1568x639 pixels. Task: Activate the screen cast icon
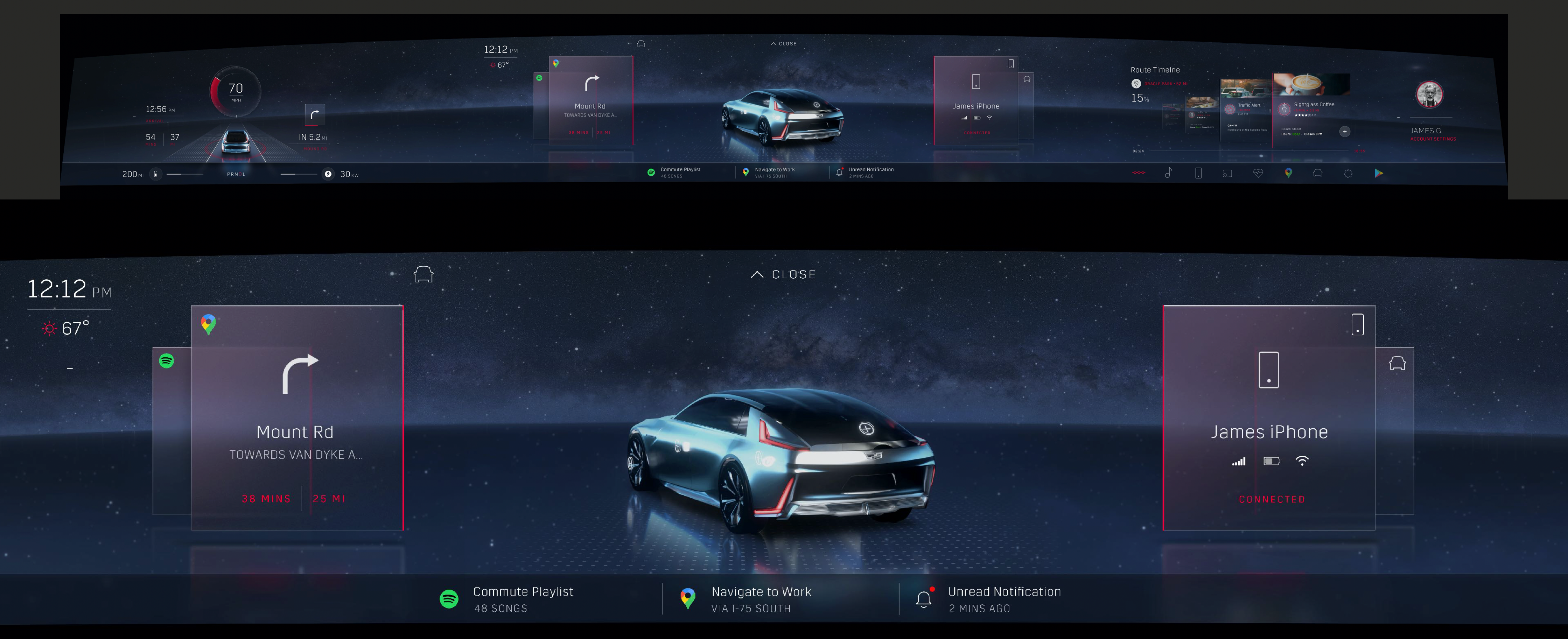(x=1227, y=174)
